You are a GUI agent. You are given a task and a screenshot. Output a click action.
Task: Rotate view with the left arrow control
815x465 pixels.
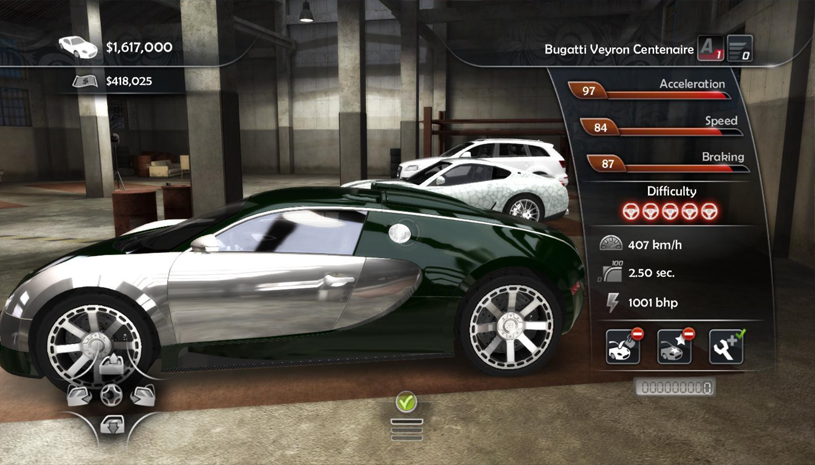[x=79, y=394]
